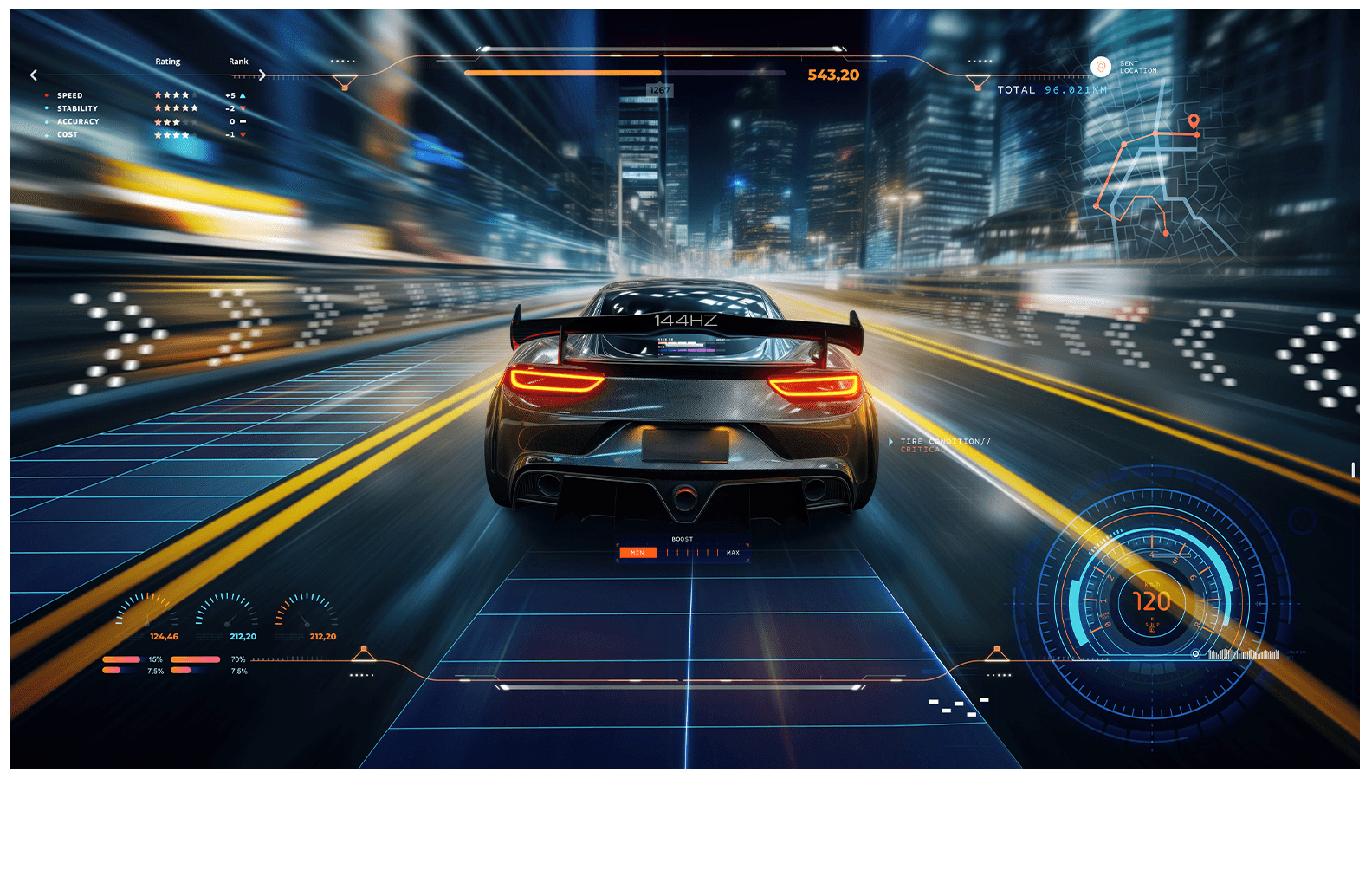
Task: Select the destination marker on the mini-map
Action: [x=1194, y=121]
